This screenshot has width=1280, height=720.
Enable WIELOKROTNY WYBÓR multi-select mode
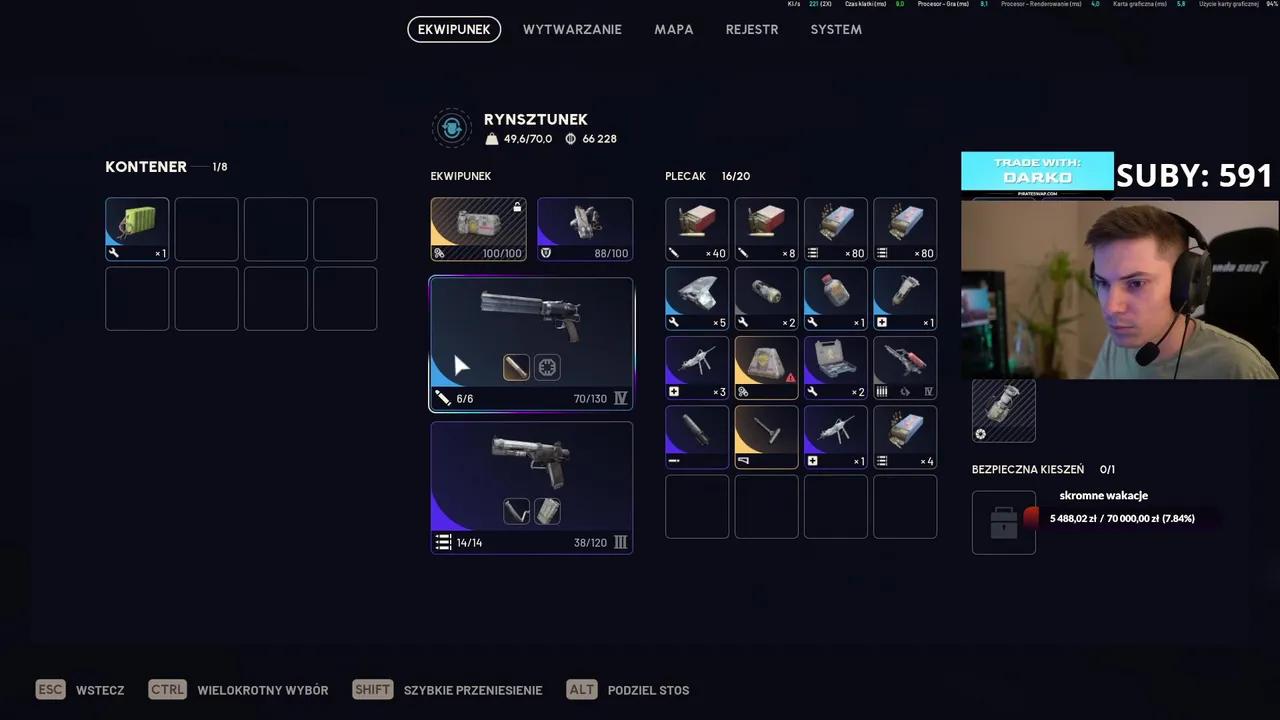pyautogui.click(x=262, y=690)
